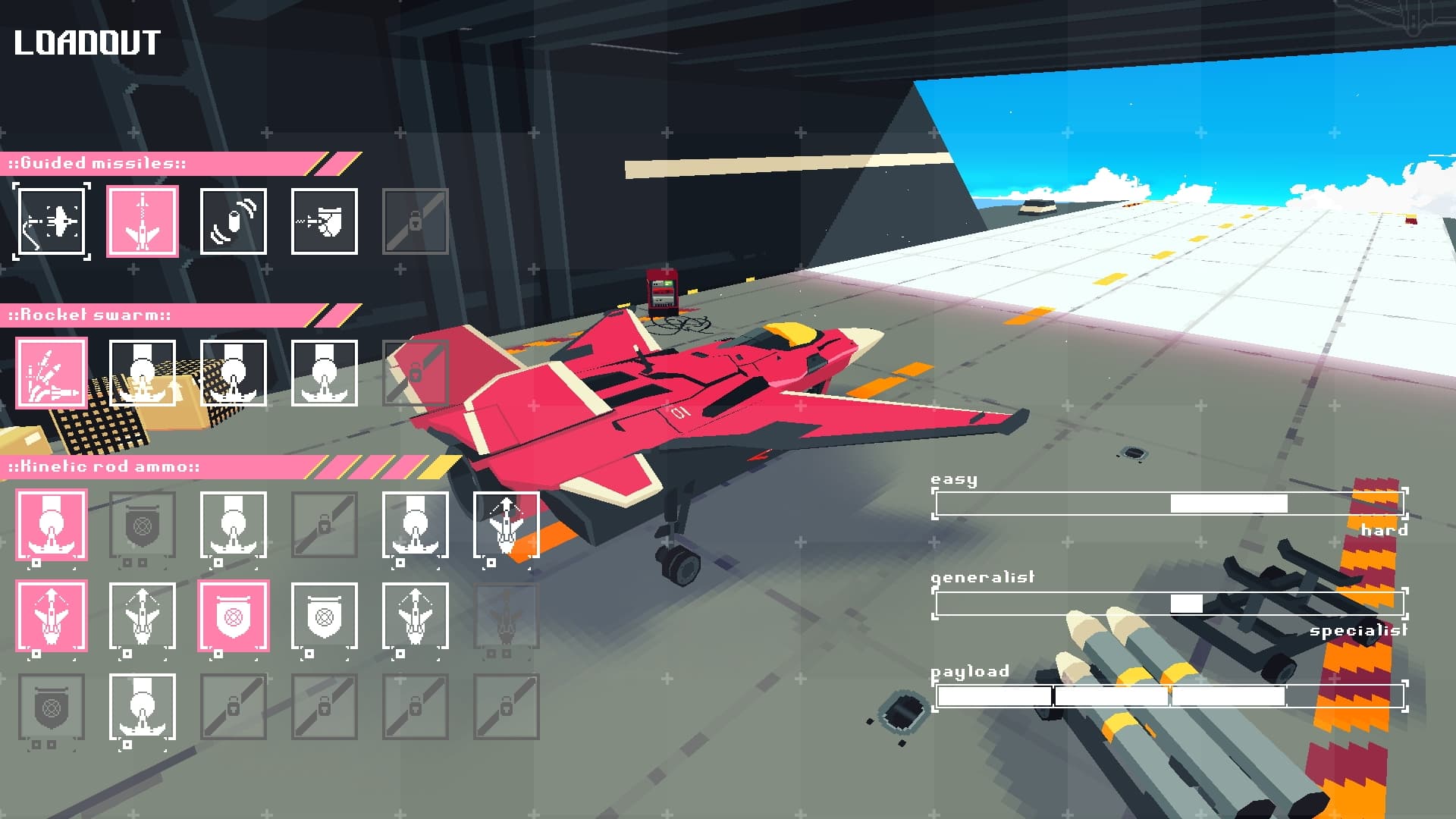Select the sonar-guided missile icon
The image size is (1456, 819).
tap(234, 221)
